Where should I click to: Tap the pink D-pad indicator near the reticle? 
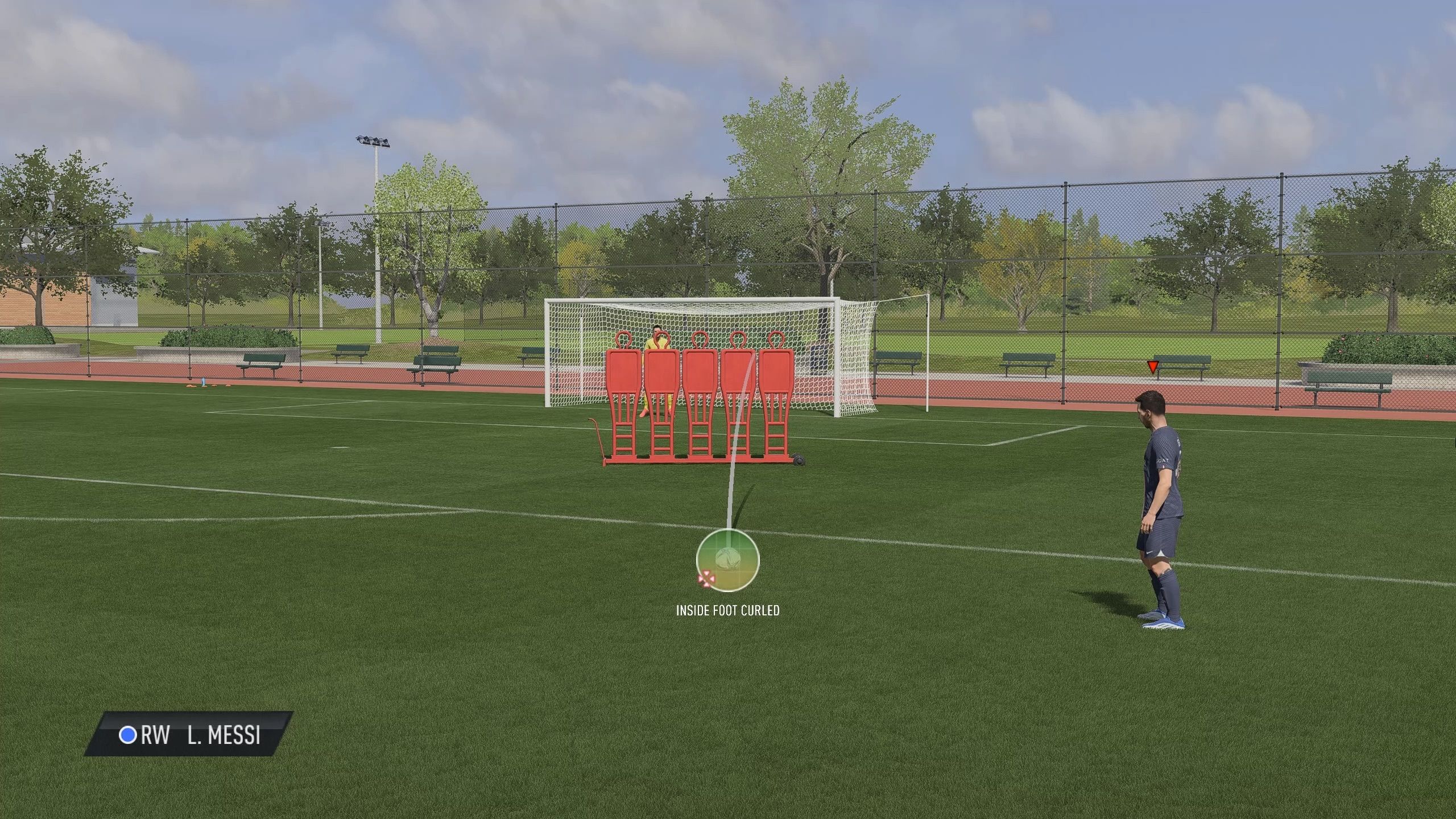coord(707,579)
